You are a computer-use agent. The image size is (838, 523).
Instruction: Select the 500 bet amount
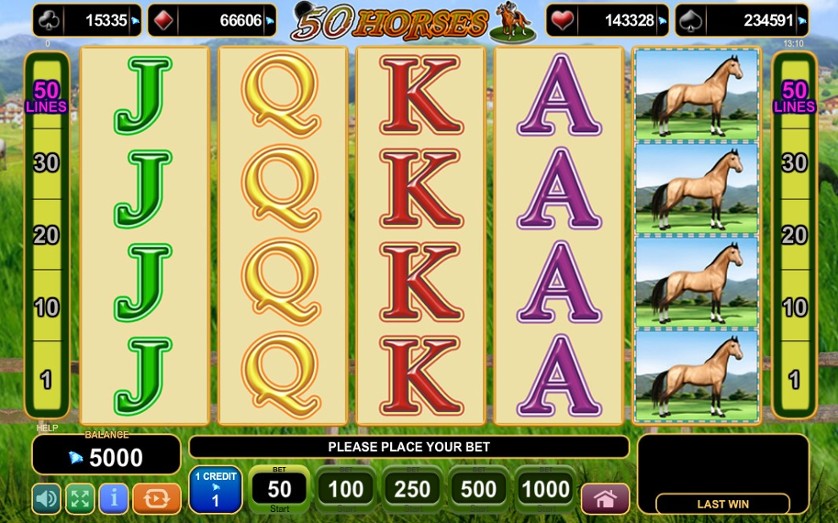[x=478, y=489]
